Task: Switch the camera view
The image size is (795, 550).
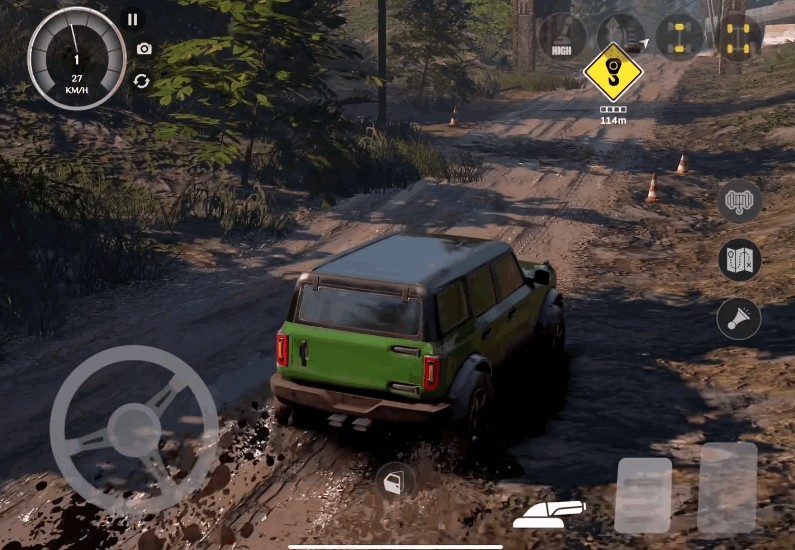Action: [x=144, y=49]
